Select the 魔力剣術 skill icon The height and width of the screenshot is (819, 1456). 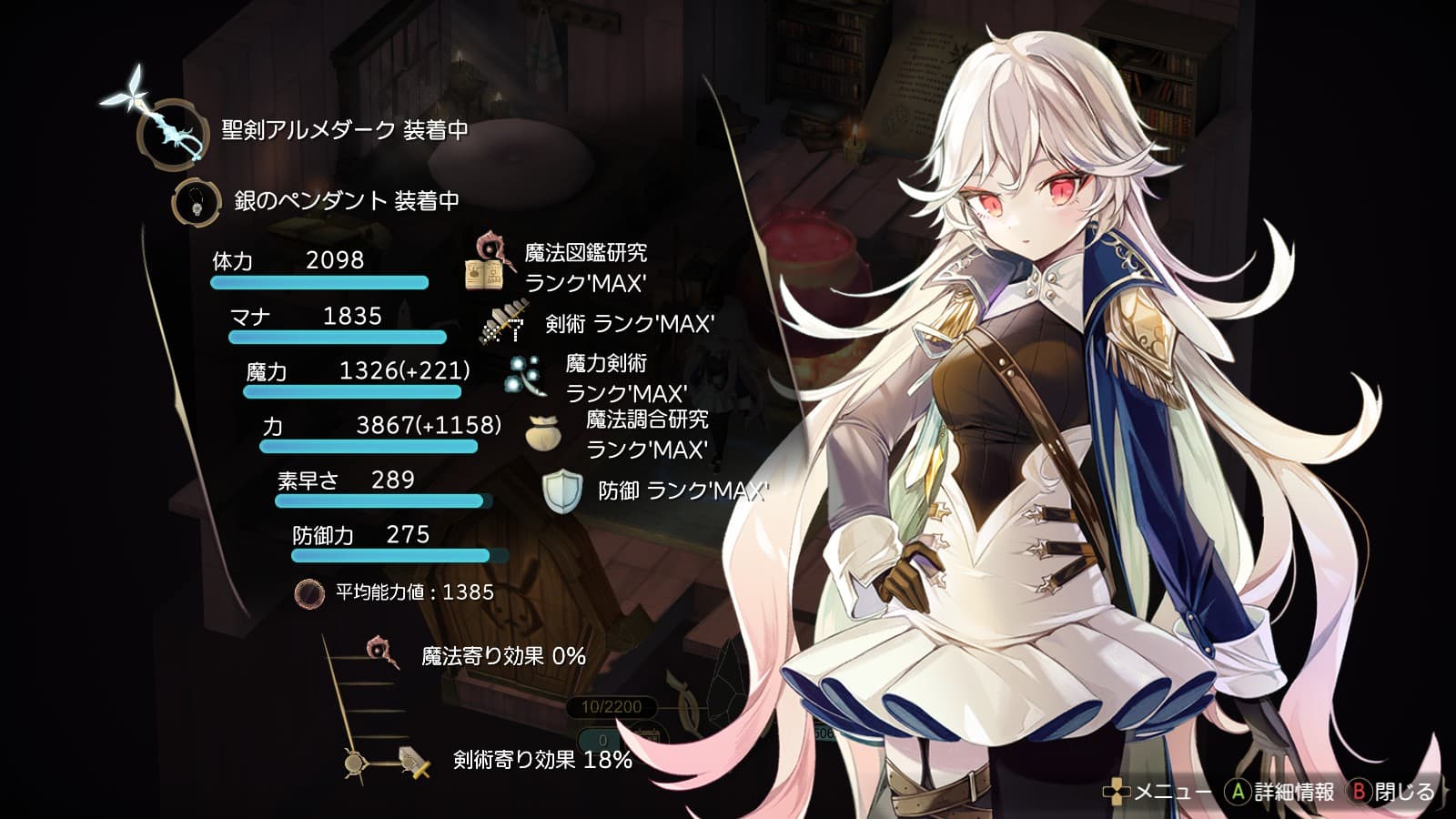[x=525, y=377]
